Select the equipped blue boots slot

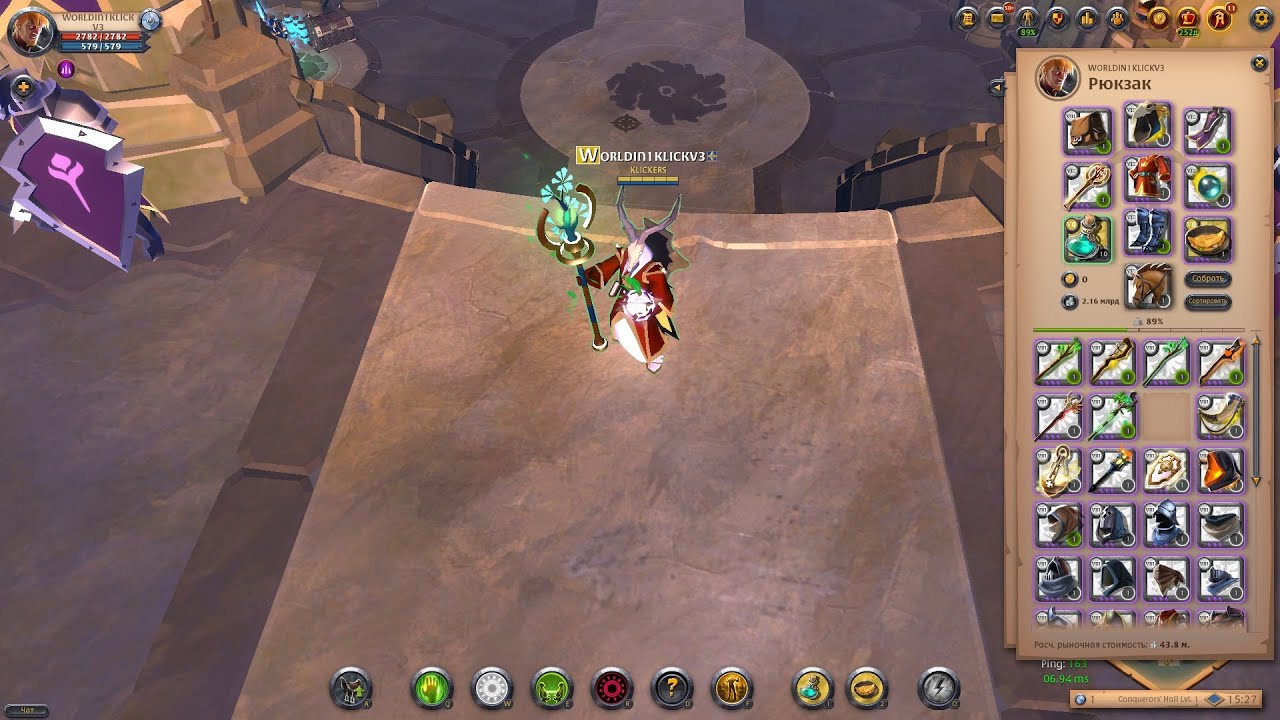click(1148, 237)
